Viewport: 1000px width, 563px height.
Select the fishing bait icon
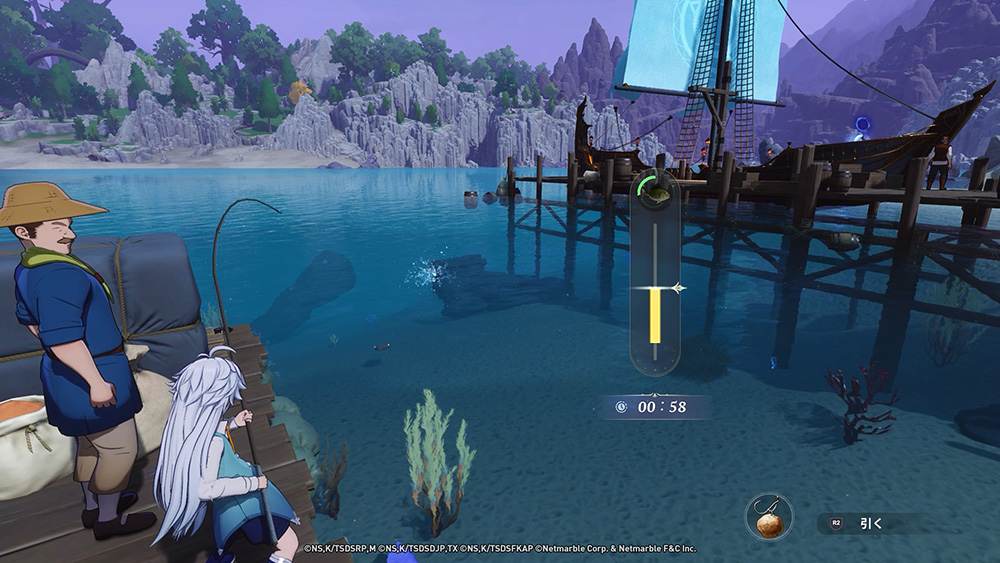coord(769,519)
